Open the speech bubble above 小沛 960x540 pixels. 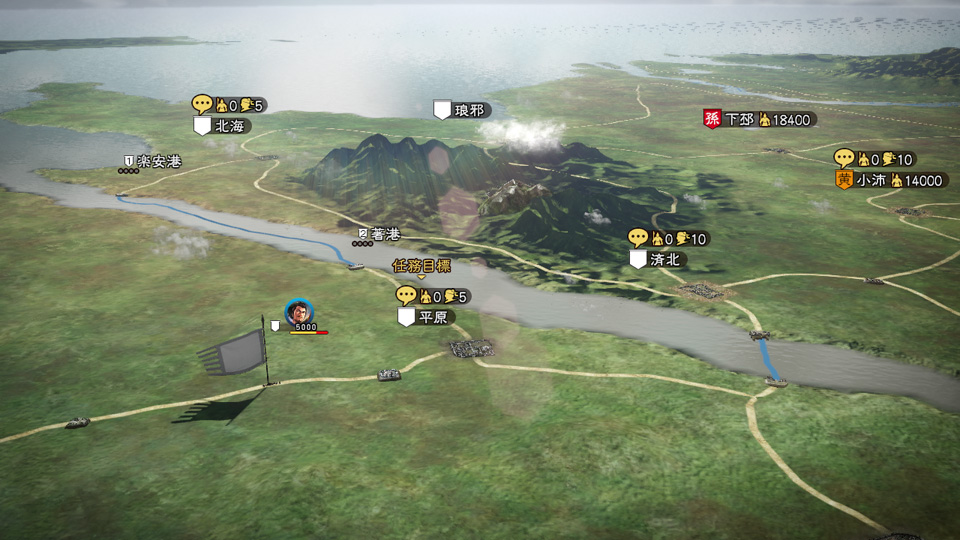[x=845, y=158]
